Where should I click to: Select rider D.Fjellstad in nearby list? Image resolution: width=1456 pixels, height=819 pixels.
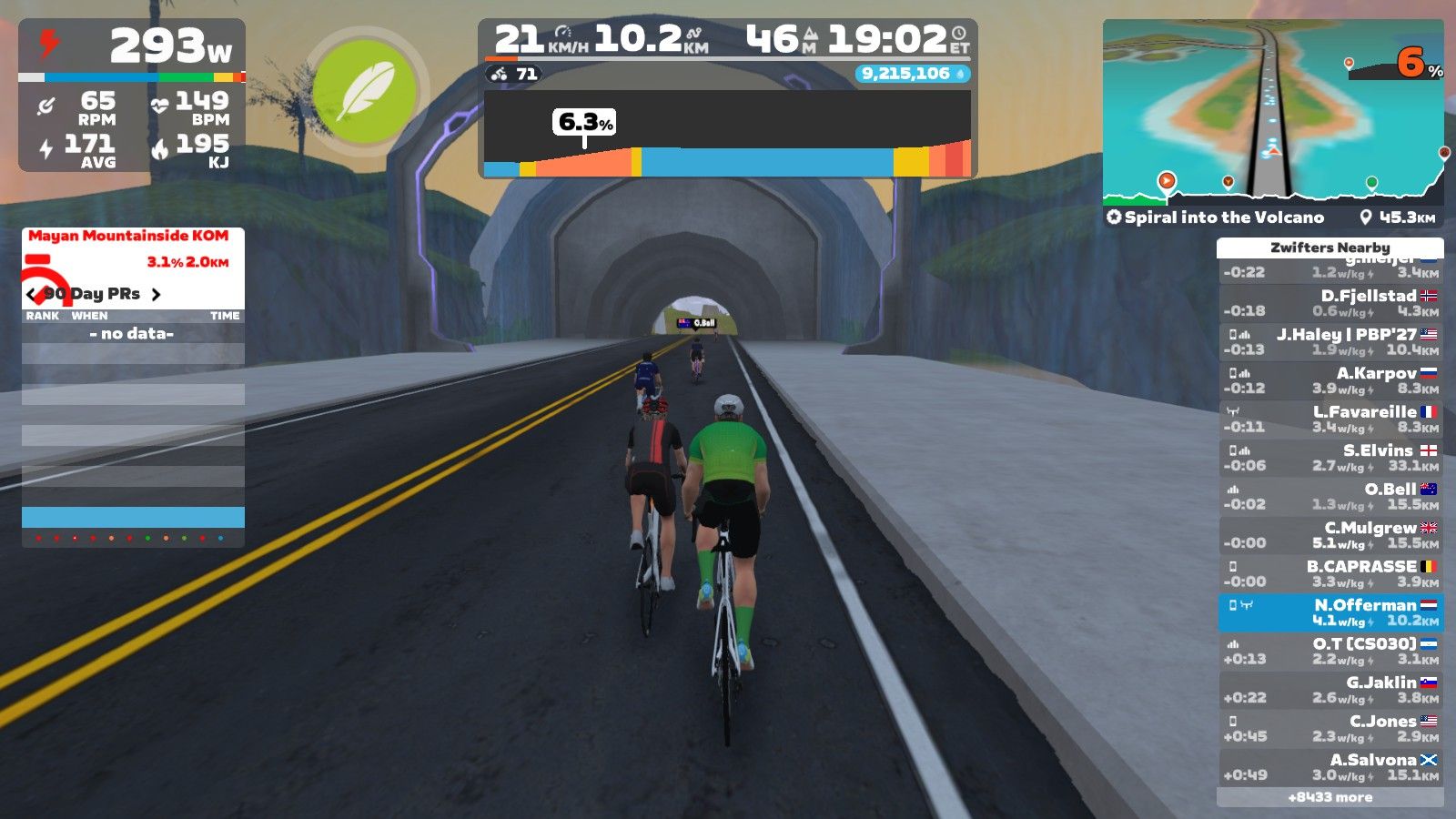(1330, 303)
